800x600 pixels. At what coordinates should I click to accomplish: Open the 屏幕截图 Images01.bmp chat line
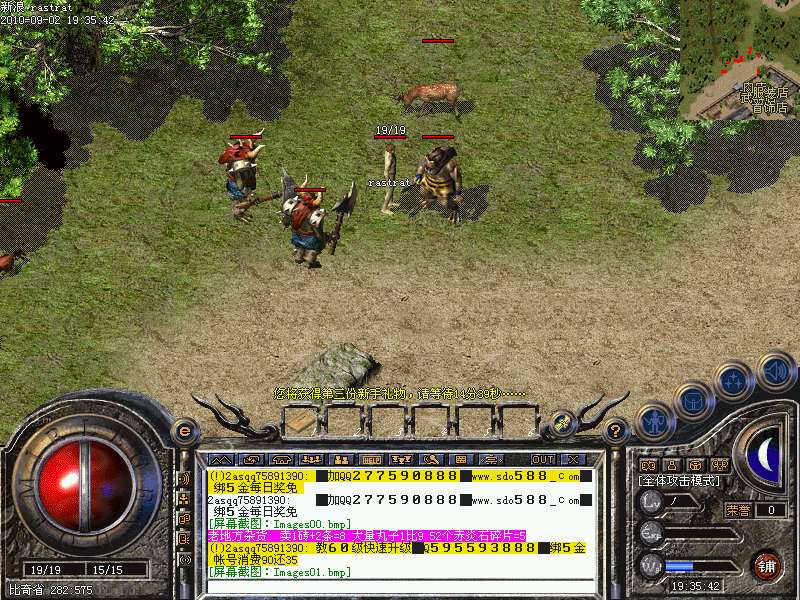[x=280, y=572]
